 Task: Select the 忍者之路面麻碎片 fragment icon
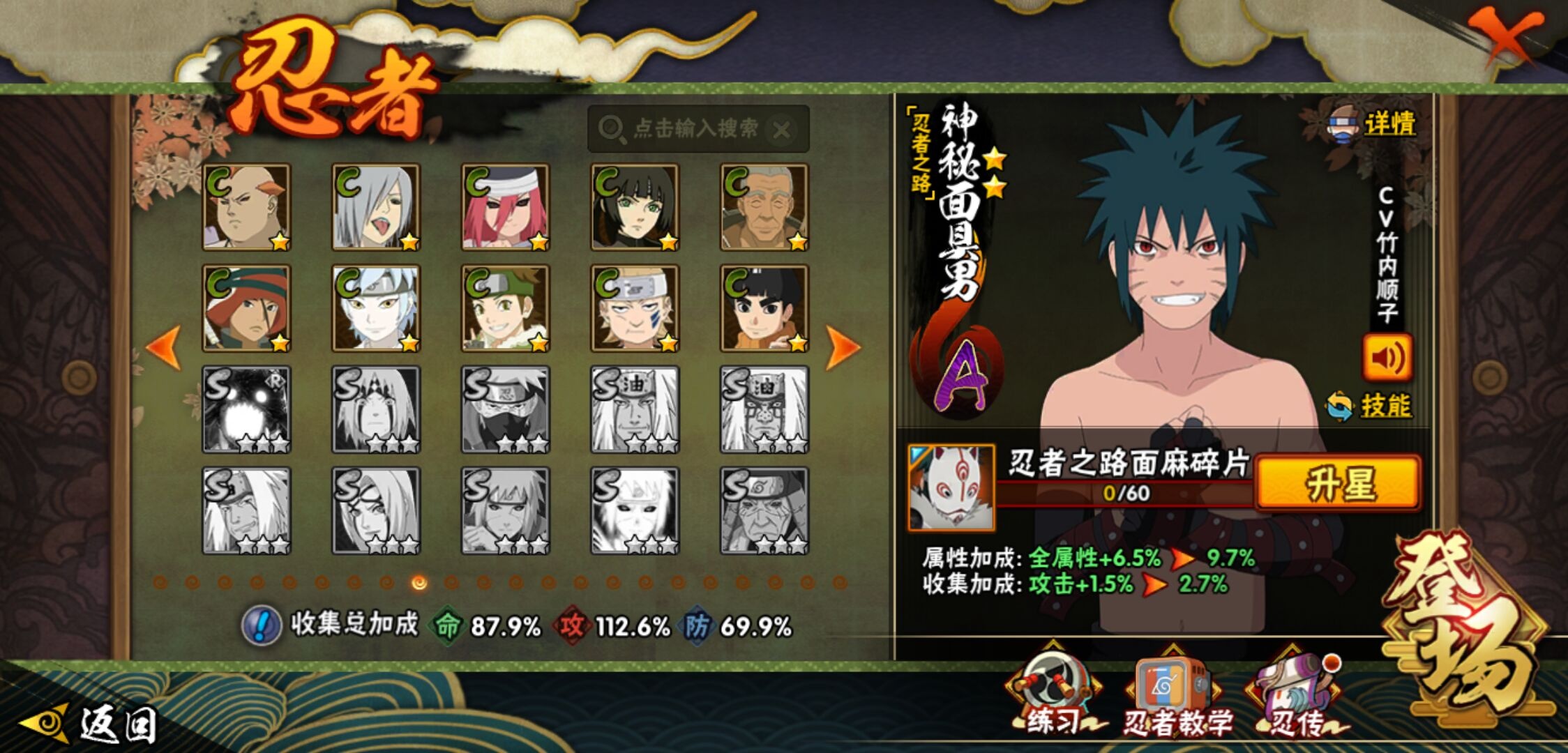(x=951, y=487)
